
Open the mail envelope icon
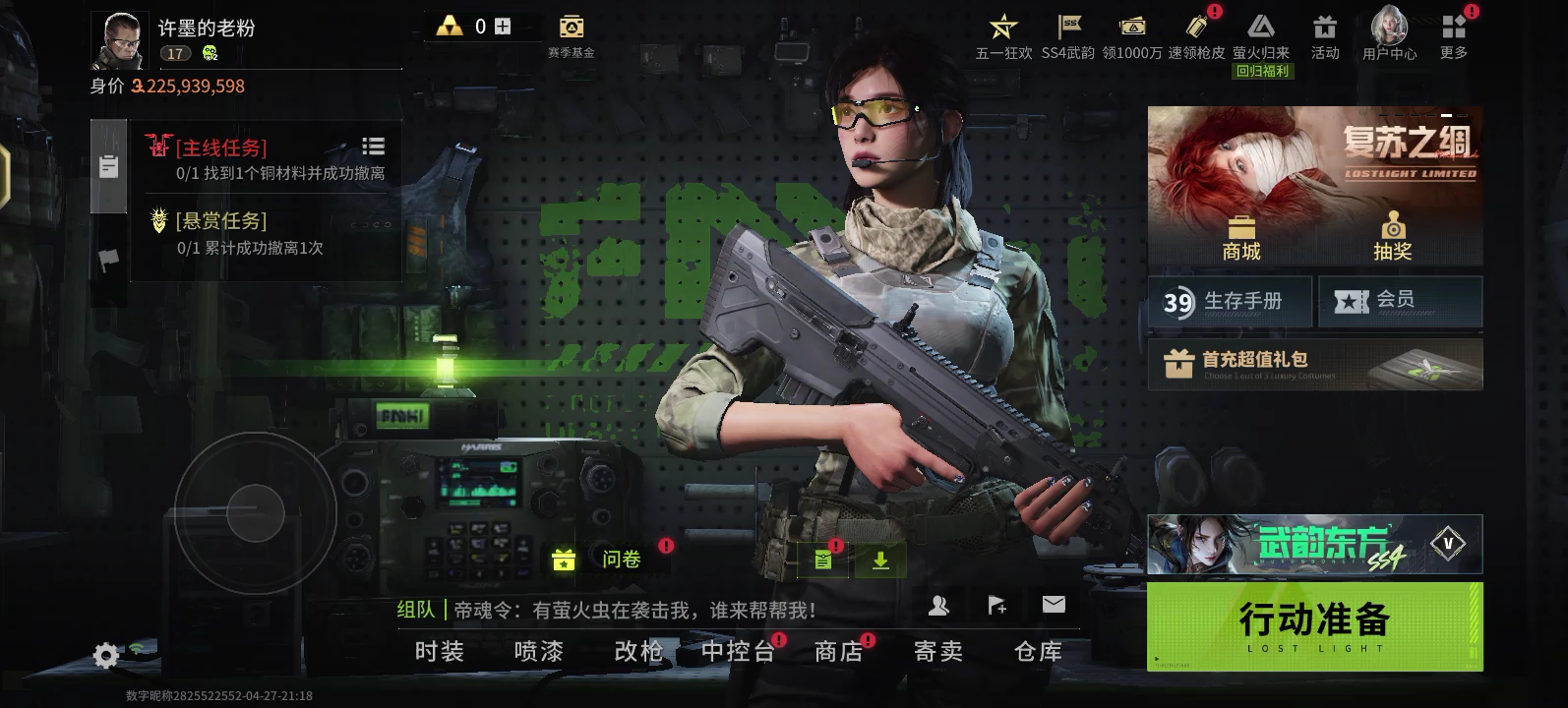pyautogui.click(x=1055, y=604)
